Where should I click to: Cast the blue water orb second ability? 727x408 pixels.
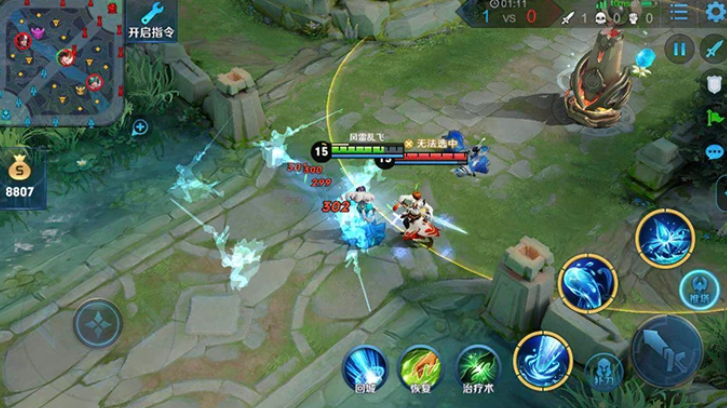pos(588,283)
